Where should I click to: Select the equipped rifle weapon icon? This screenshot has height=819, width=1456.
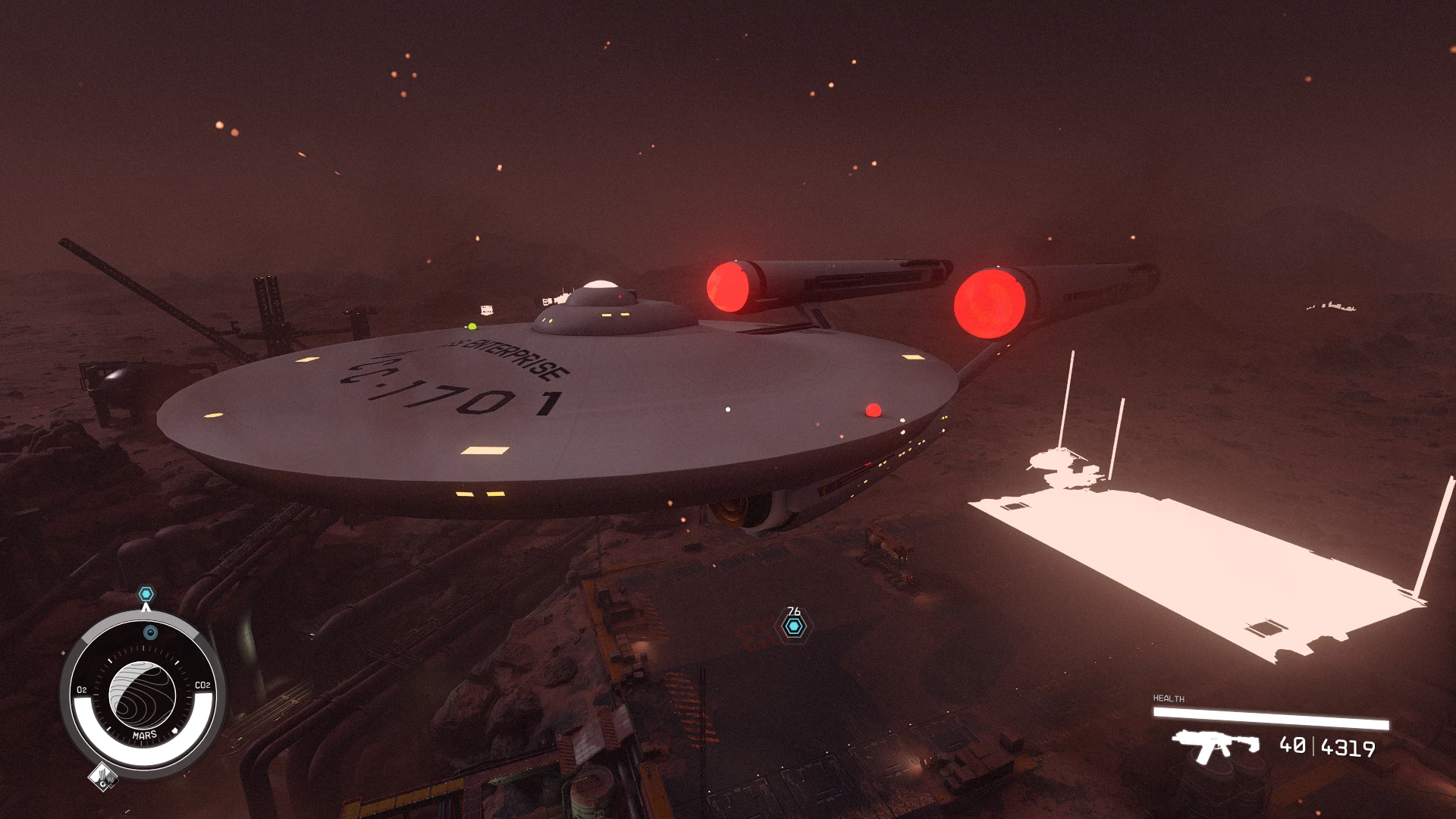pos(1214,745)
